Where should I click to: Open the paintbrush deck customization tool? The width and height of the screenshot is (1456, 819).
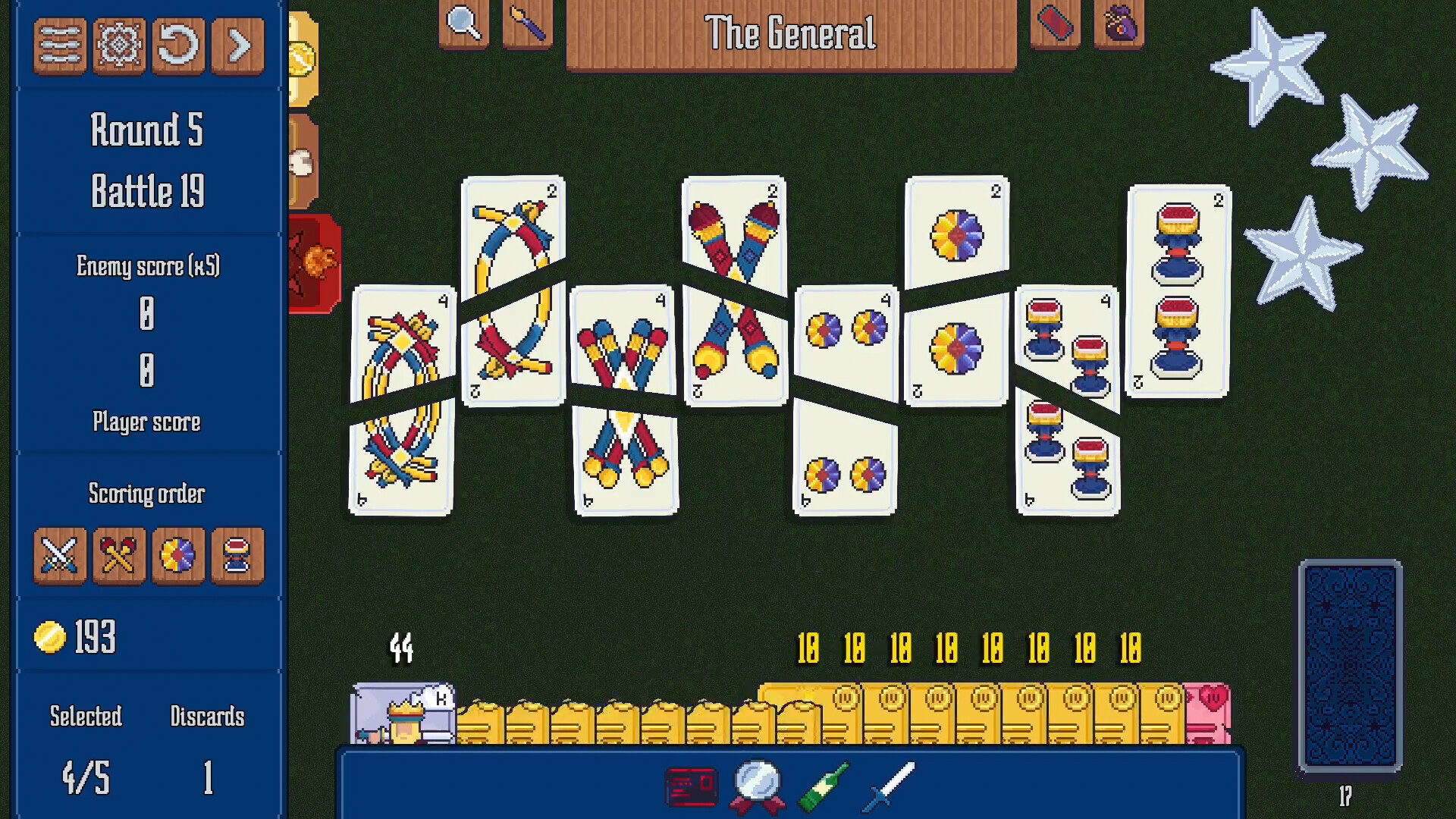(528, 23)
